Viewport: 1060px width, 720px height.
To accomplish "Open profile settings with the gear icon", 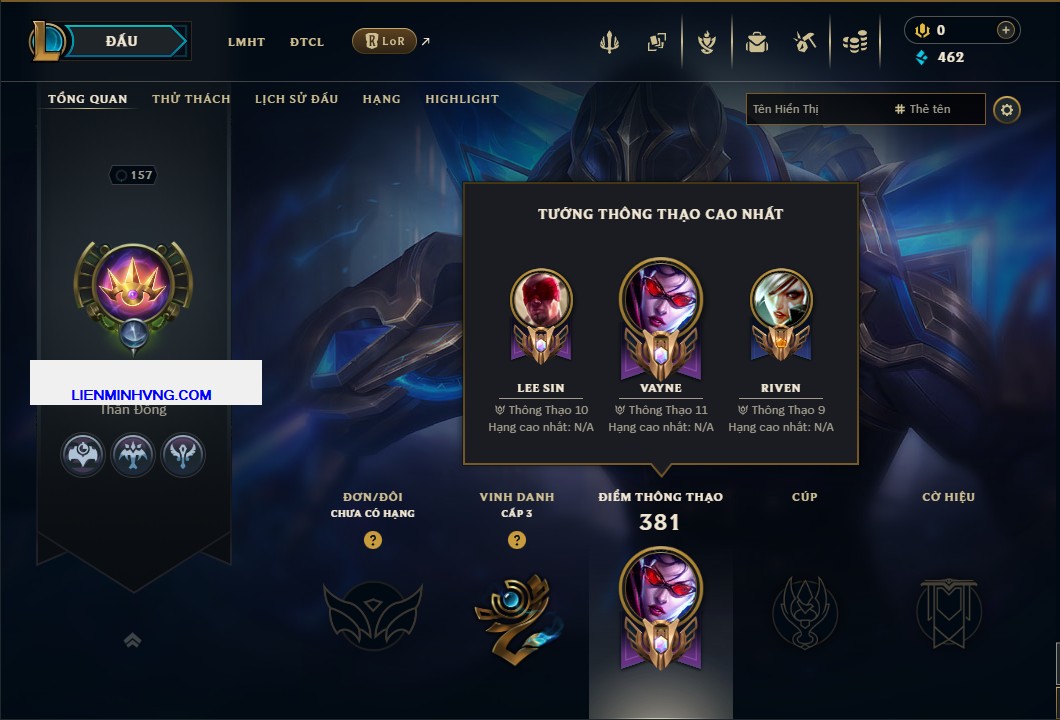I will (x=1007, y=109).
